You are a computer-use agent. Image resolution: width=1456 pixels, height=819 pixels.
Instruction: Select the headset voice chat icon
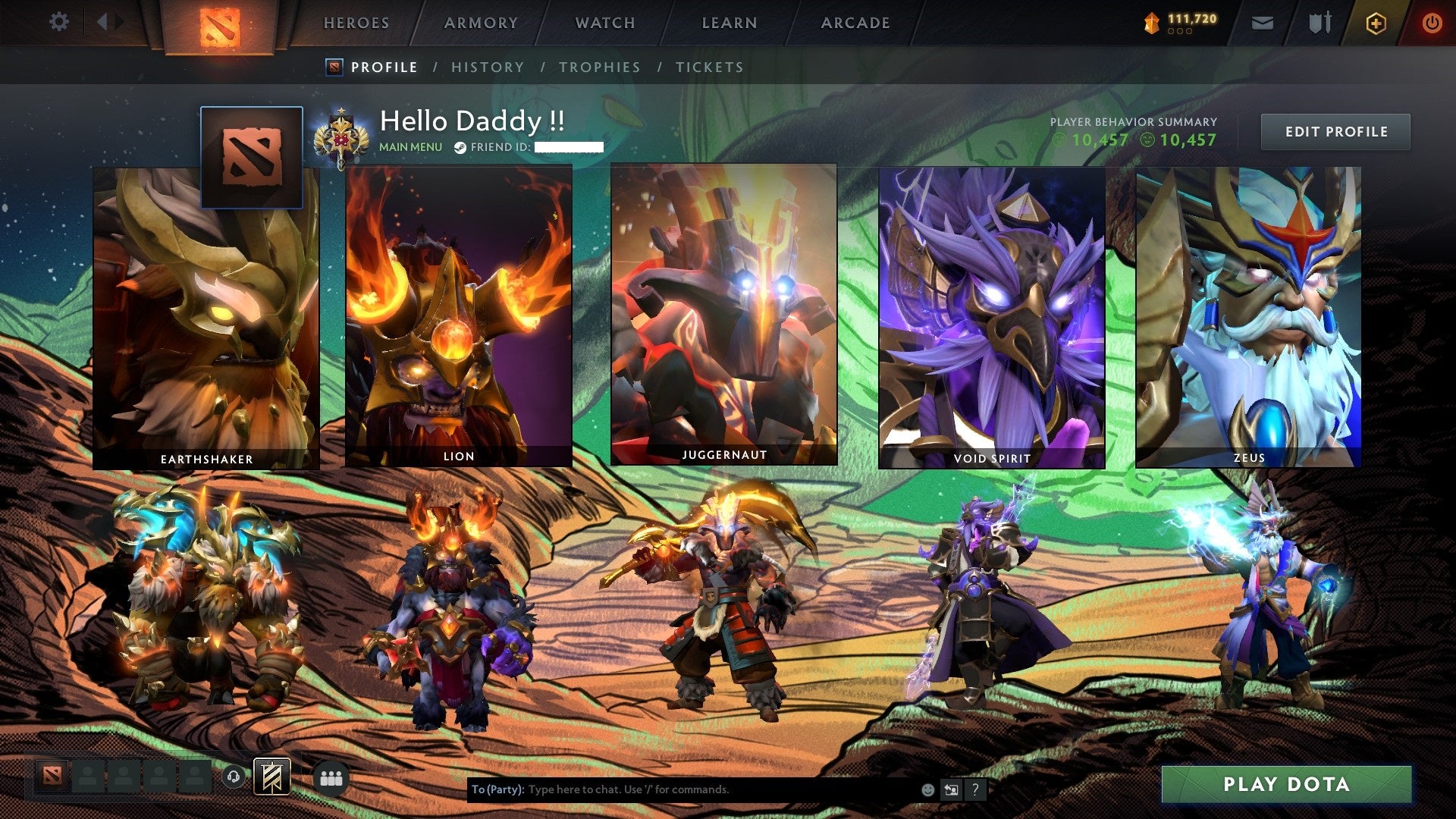pos(234,777)
